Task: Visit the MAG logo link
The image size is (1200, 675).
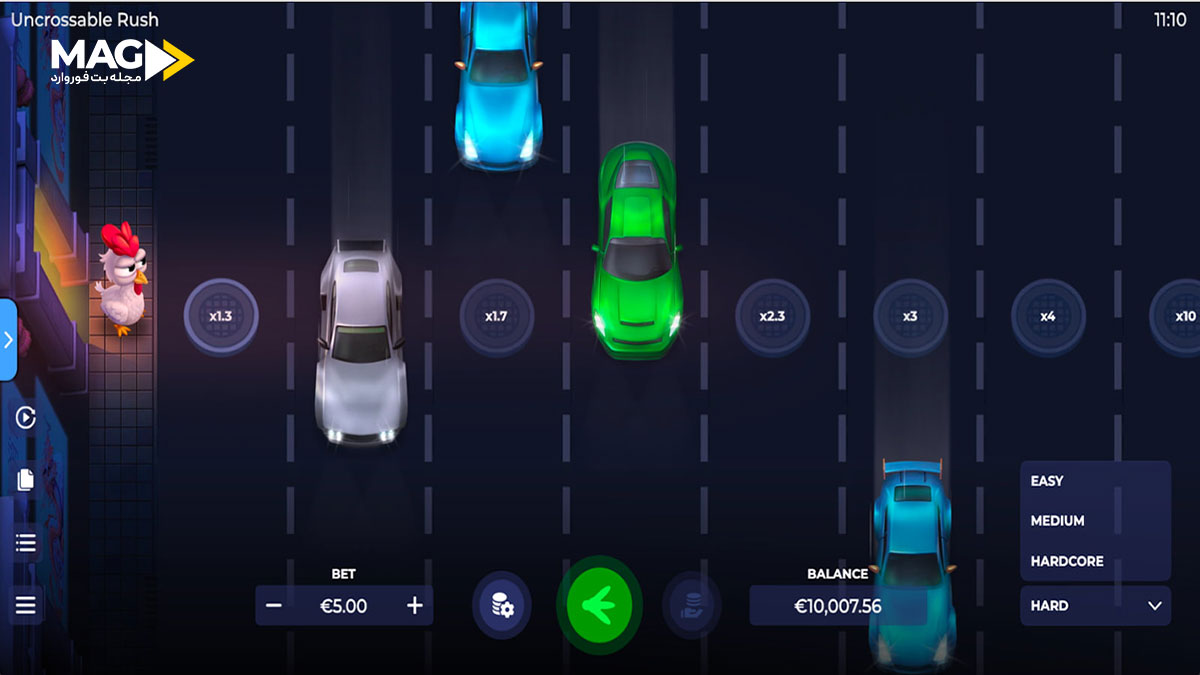Action: point(122,61)
